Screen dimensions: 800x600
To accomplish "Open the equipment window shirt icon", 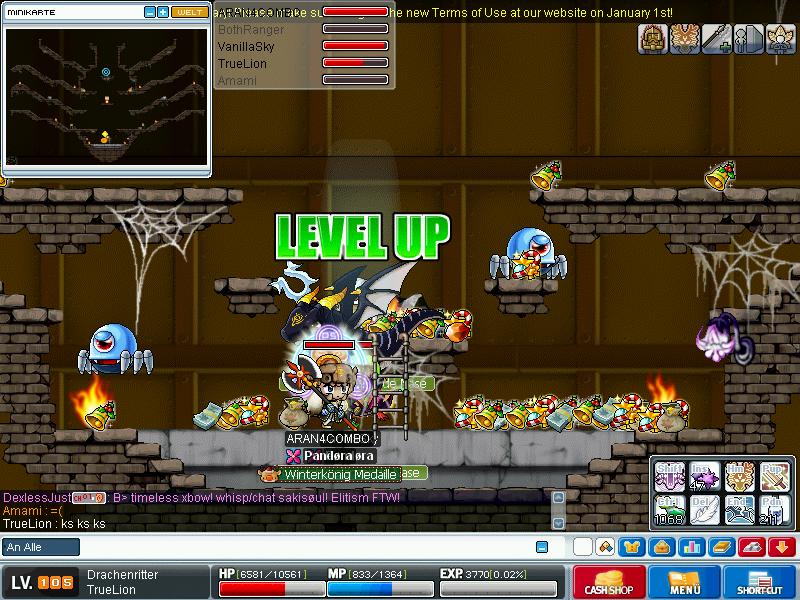I will point(632,547).
